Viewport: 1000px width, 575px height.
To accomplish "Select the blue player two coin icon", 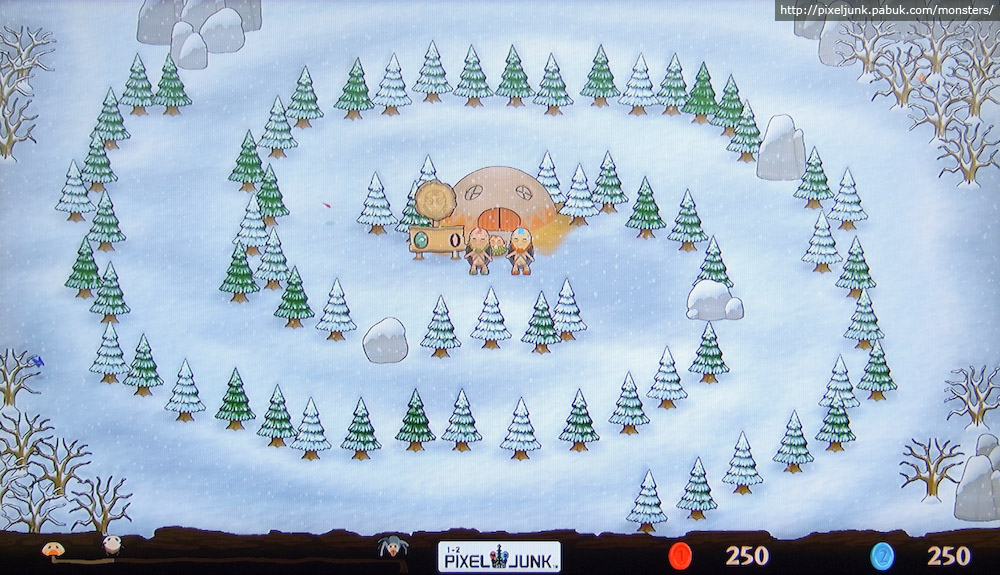I will 882,555.
